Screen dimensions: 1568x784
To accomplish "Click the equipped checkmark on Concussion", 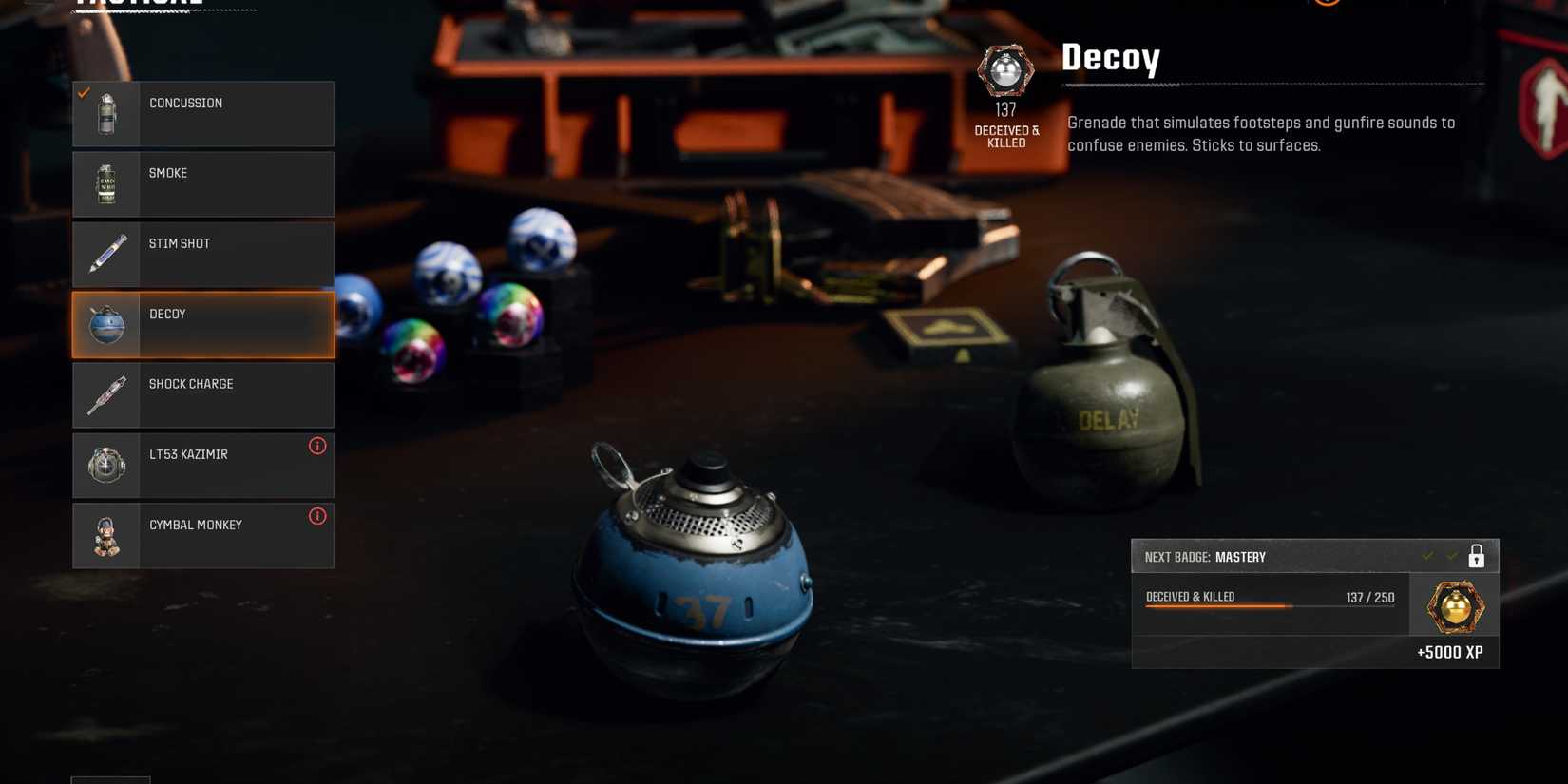I will click(x=83, y=92).
